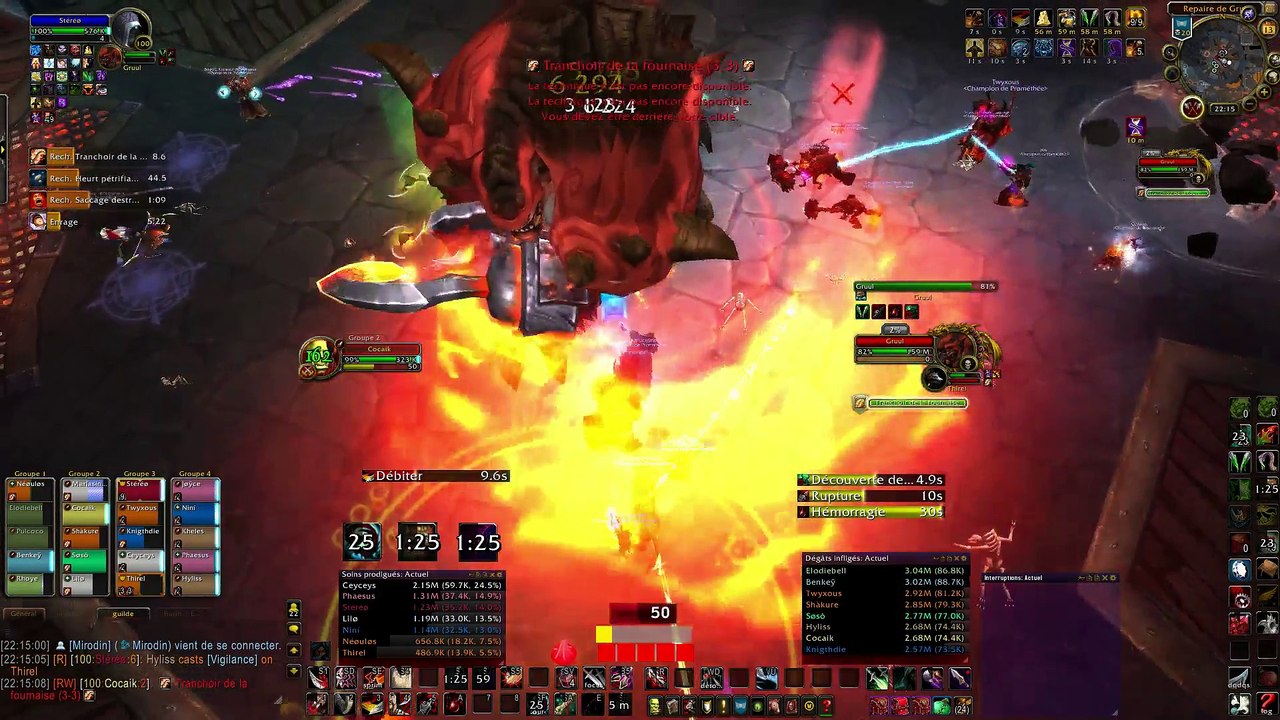
Task: Switch to the guilde chat tab
Action: coord(123,614)
